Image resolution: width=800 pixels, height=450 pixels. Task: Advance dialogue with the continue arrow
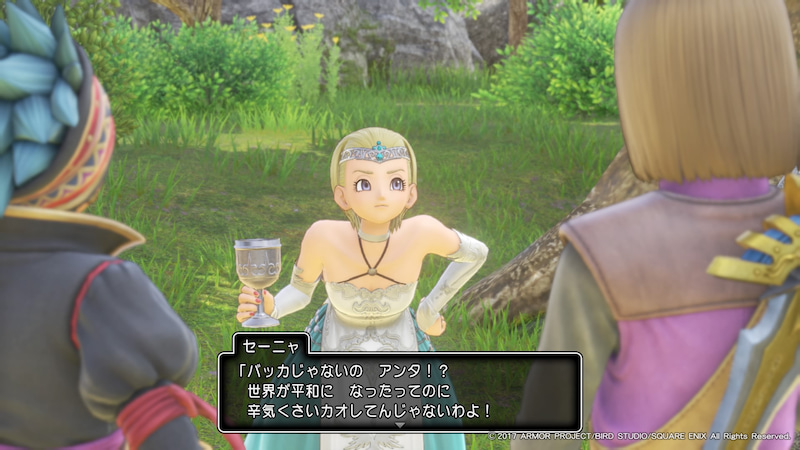(399, 425)
